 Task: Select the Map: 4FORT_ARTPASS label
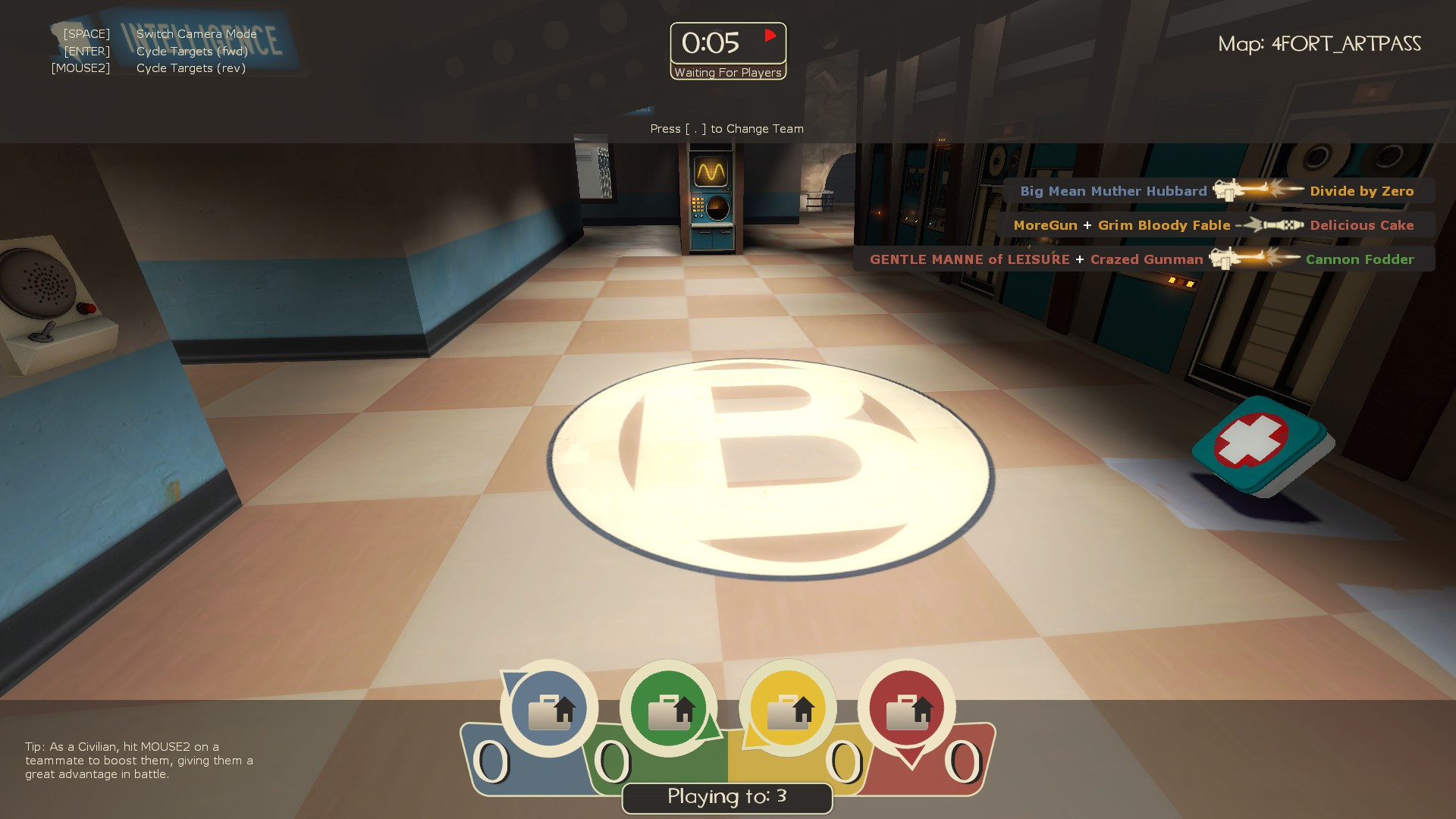[1320, 44]
